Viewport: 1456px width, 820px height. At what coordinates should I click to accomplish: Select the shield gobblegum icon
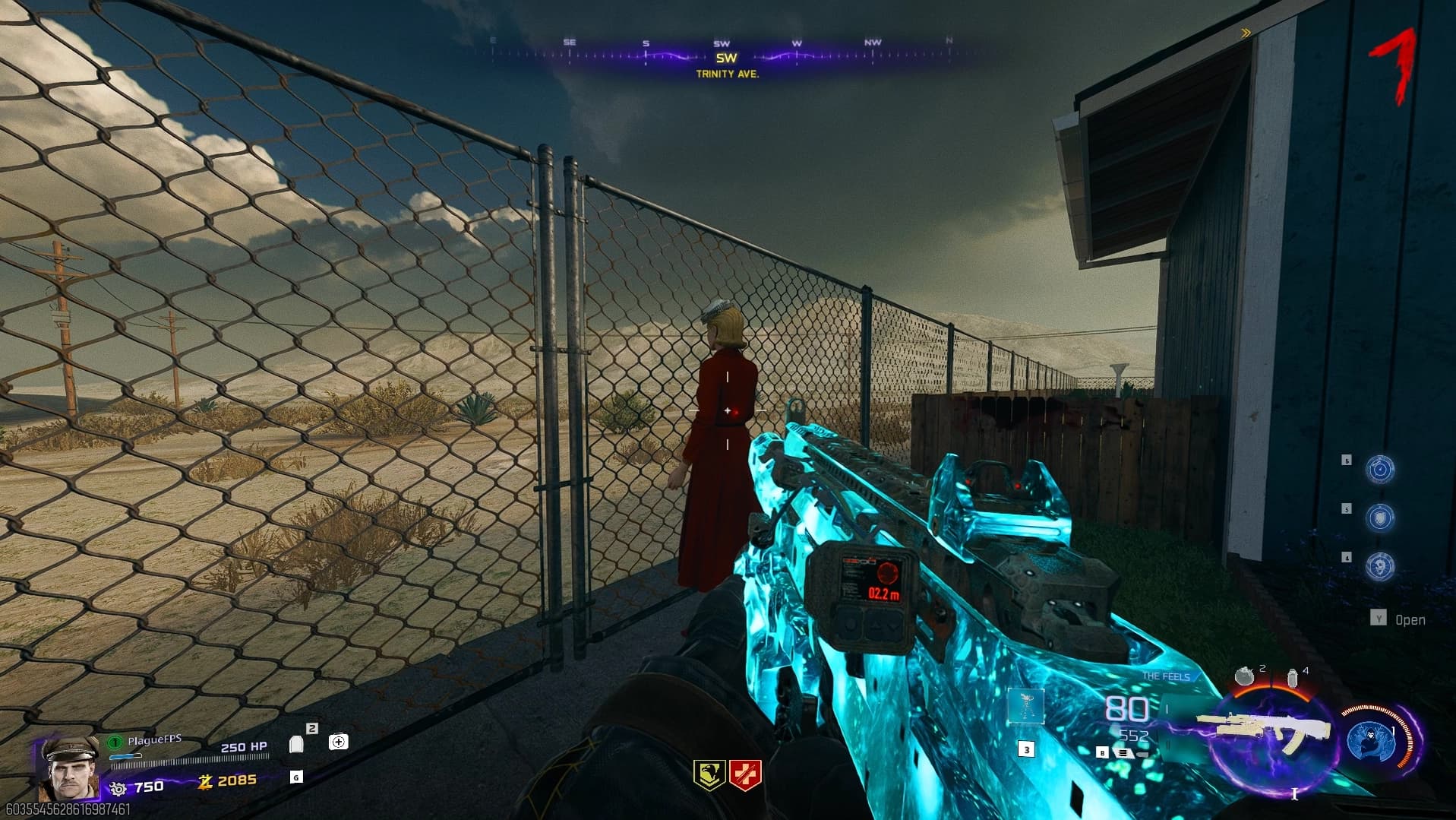click(x=1379, y=518)
